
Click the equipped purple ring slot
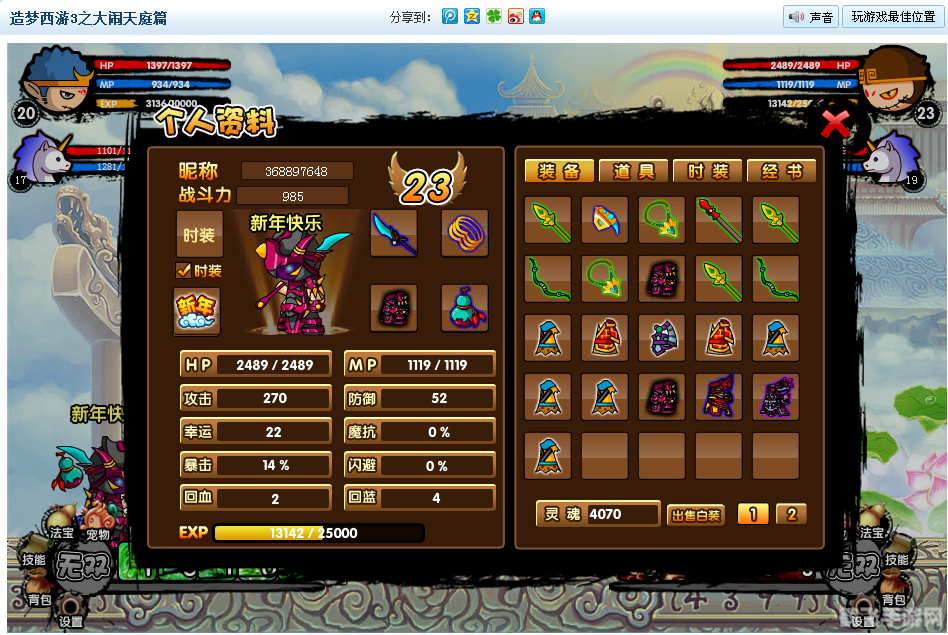pos(465,234)
